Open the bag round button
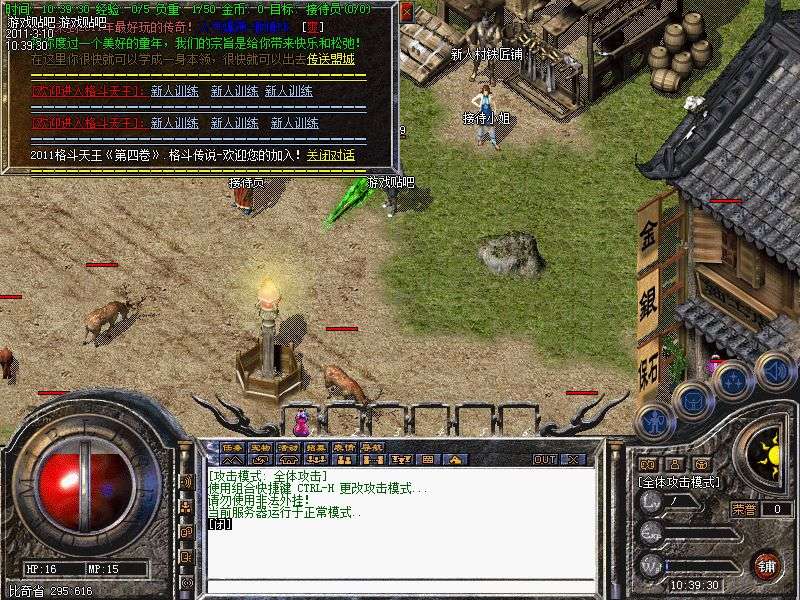Viewport: 800px width, 600px height. point(692,402)
